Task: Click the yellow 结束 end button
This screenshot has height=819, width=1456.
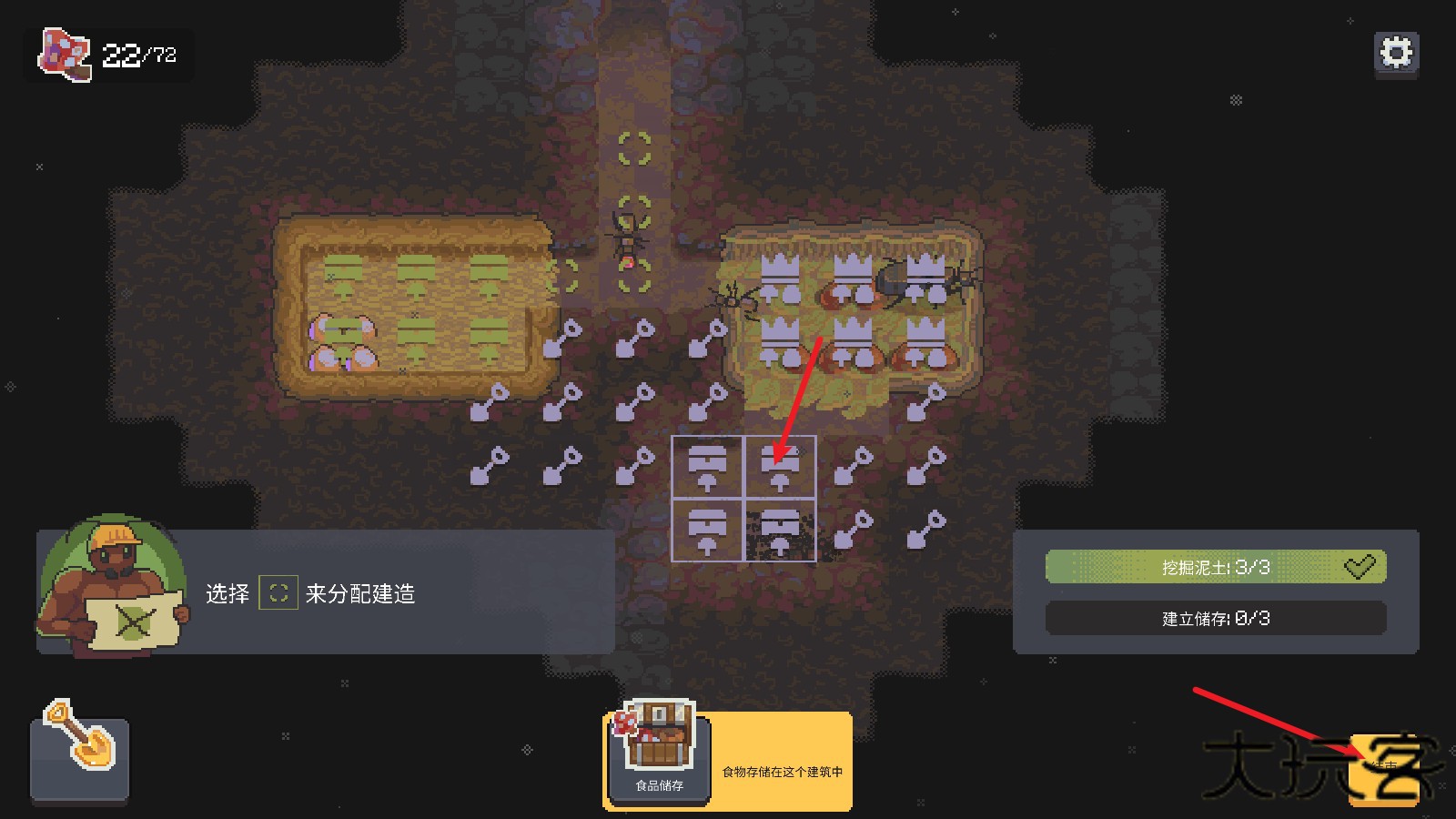Action: [x=1383, y=770]
